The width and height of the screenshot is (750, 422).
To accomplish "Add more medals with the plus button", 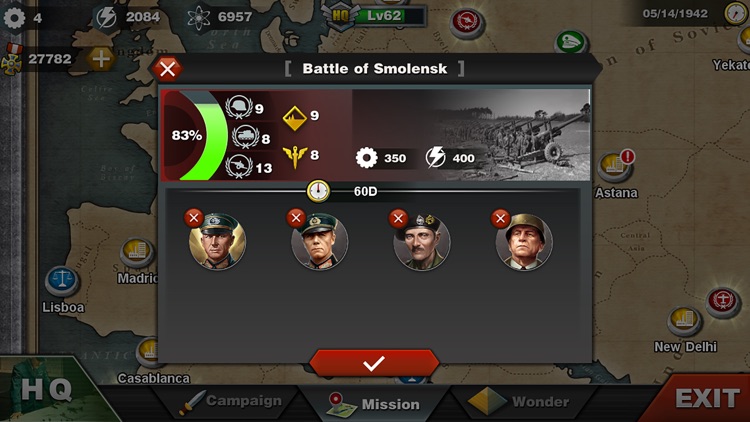I will [x=100, y=58].
